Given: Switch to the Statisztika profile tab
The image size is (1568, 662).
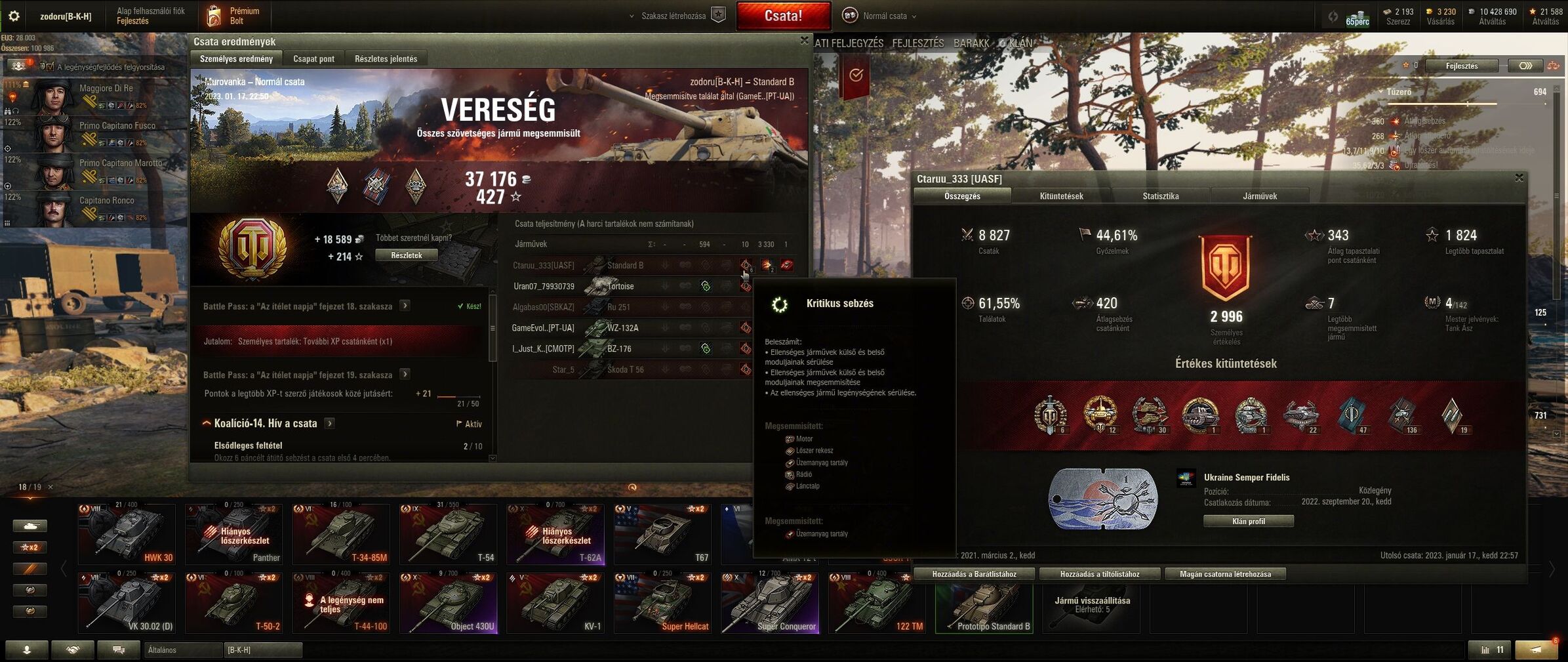Looking at the screenshot, I should pos(1160,196).
